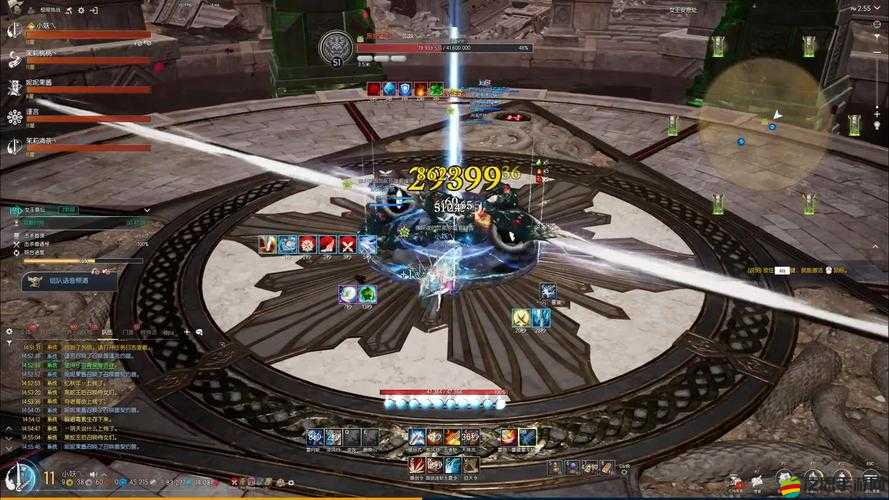This screenshot has height=500, width=889.
Task: Click the party voice channel button
Action: click(68, 281)
